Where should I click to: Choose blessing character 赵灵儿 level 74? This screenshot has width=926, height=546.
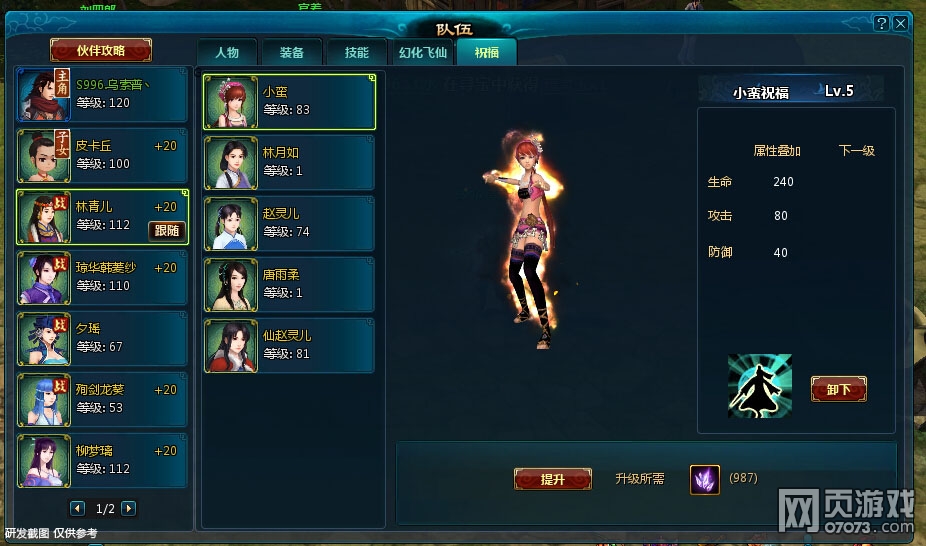[289, 224]
